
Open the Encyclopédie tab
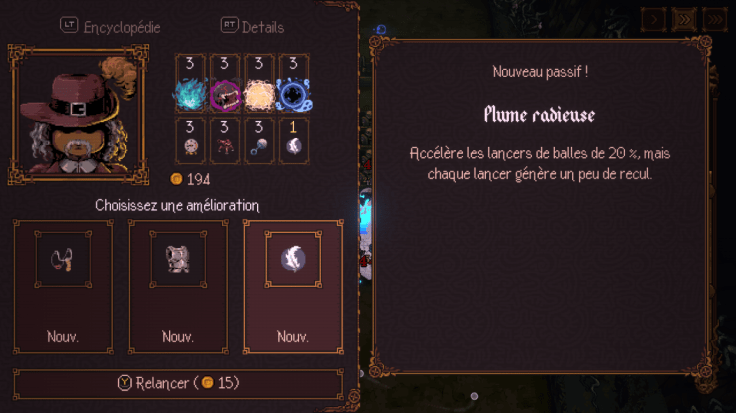(x=111, y=27)
